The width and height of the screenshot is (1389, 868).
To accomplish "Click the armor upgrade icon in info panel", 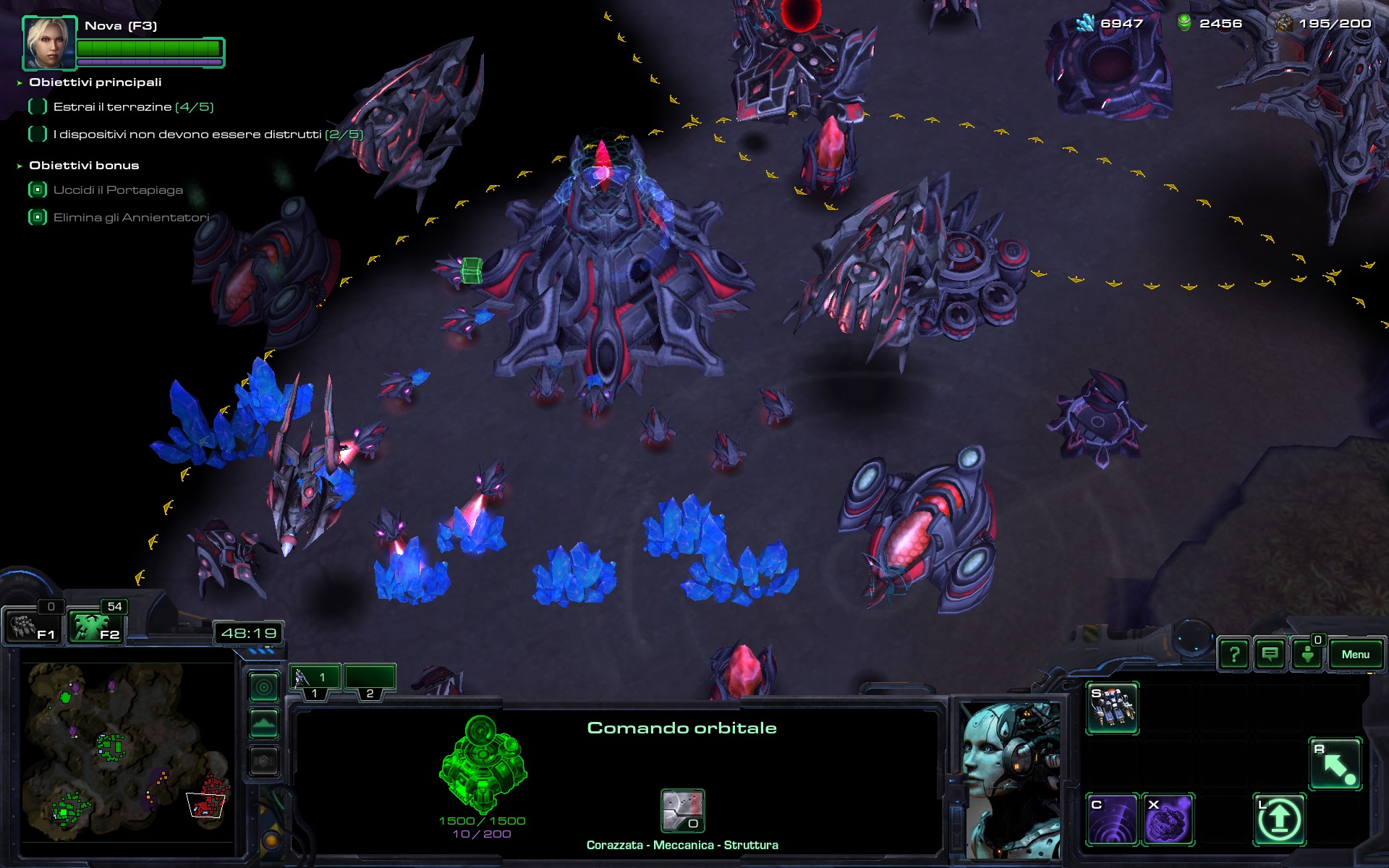I will click(682, 810).
